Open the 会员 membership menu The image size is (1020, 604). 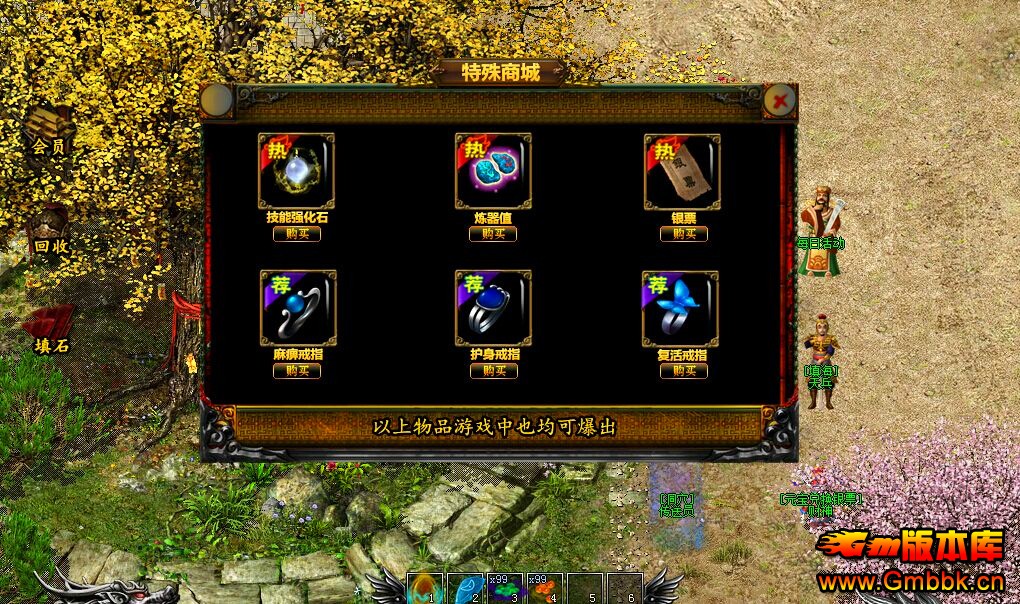pyautogui.click(x=49, y=130)
